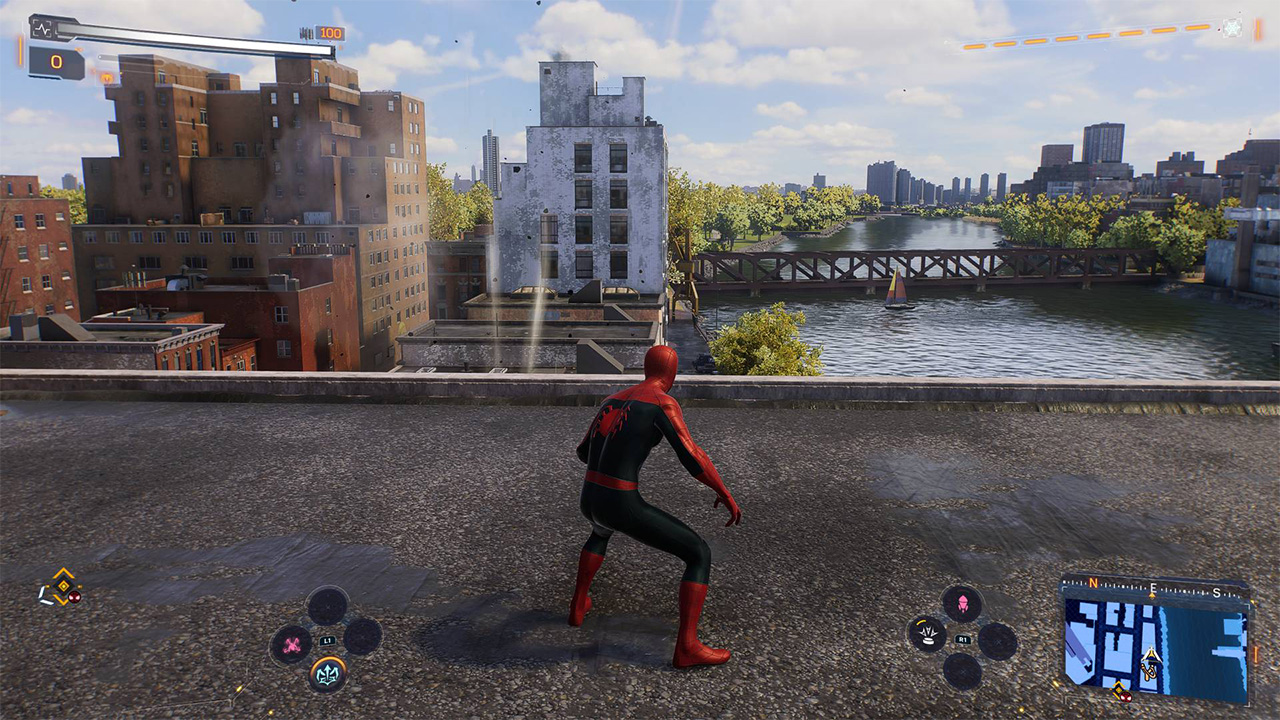Click the yellow mission objective marker on the minimap
The width and height of the screenshot is (1280, 720).
(1118, 688)
